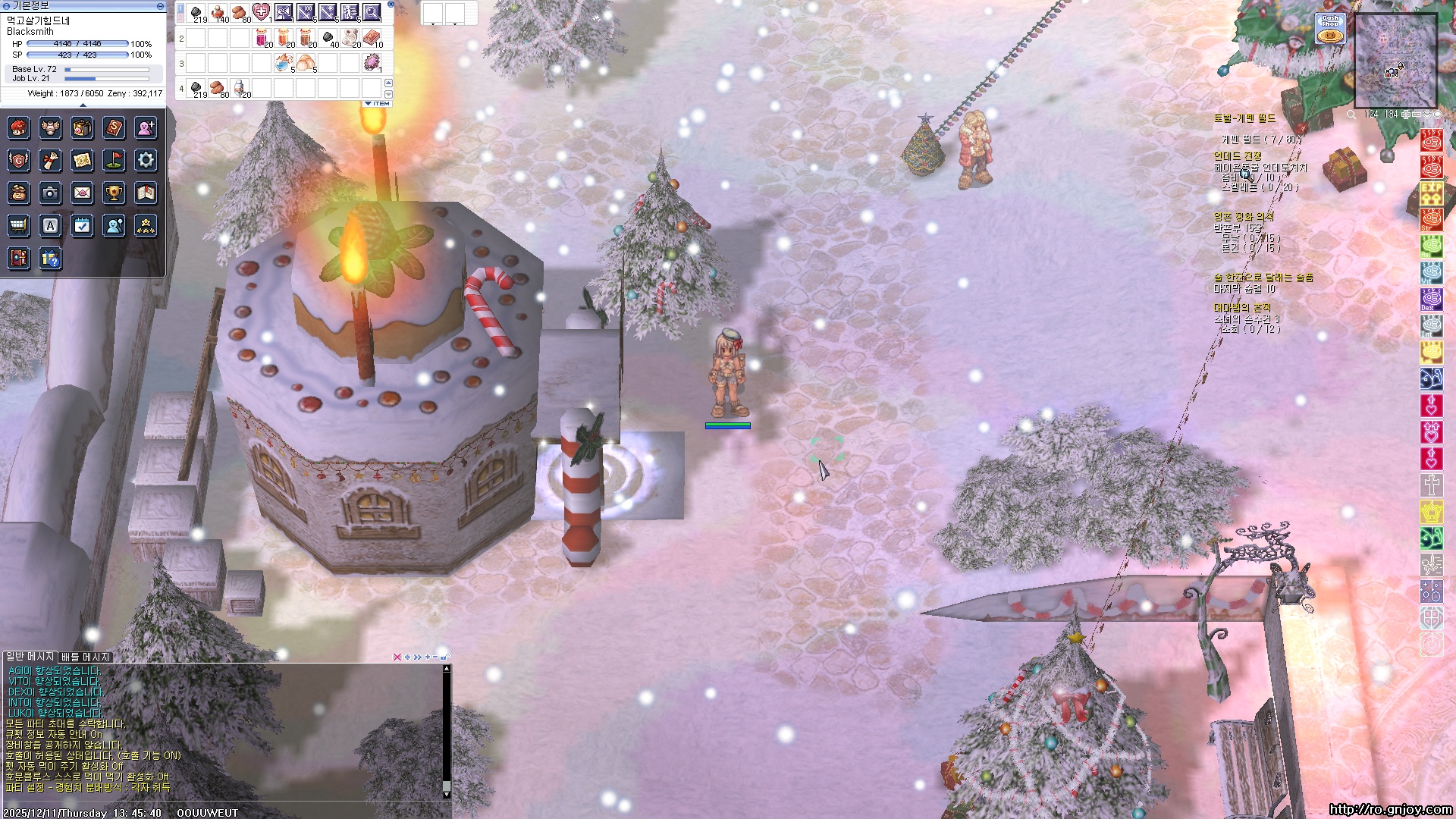
Task: Click the minimap
Action: 1395,61
